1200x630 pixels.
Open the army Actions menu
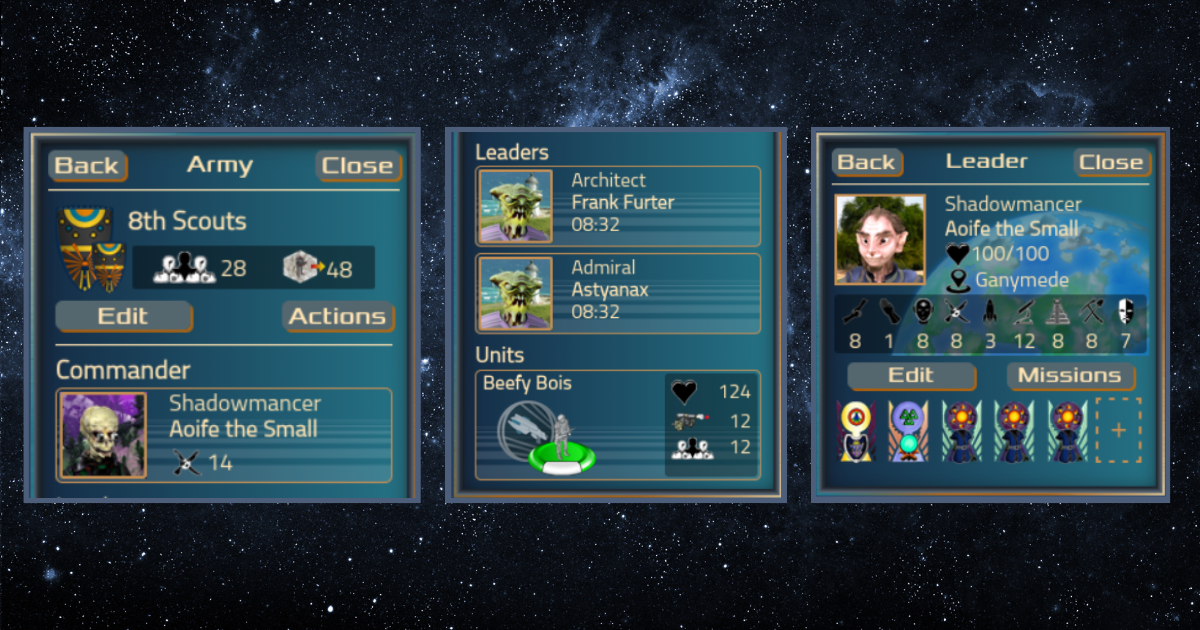[x=337, y=317]
